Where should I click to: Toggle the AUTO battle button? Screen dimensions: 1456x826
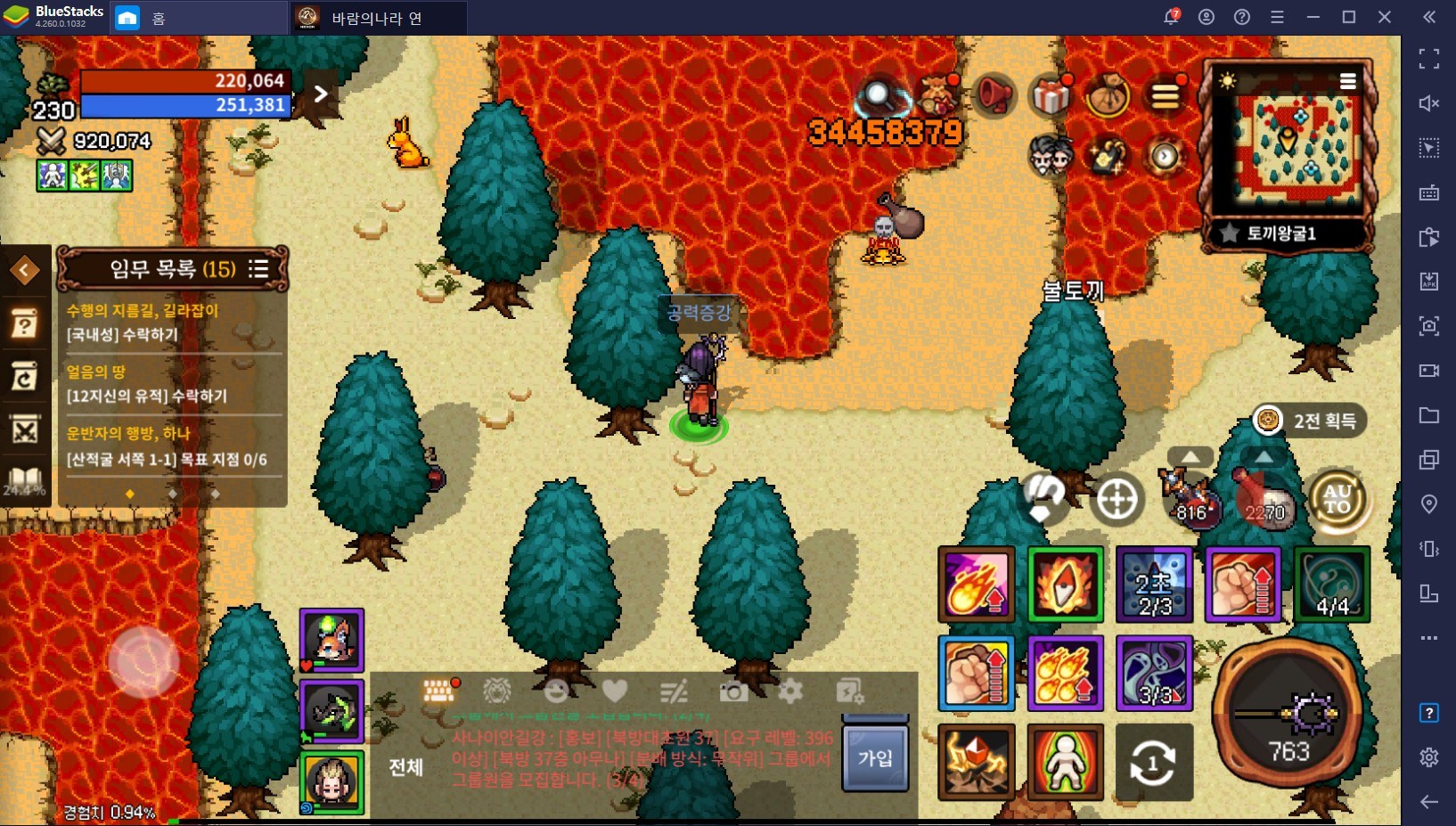coord(1337,500)
